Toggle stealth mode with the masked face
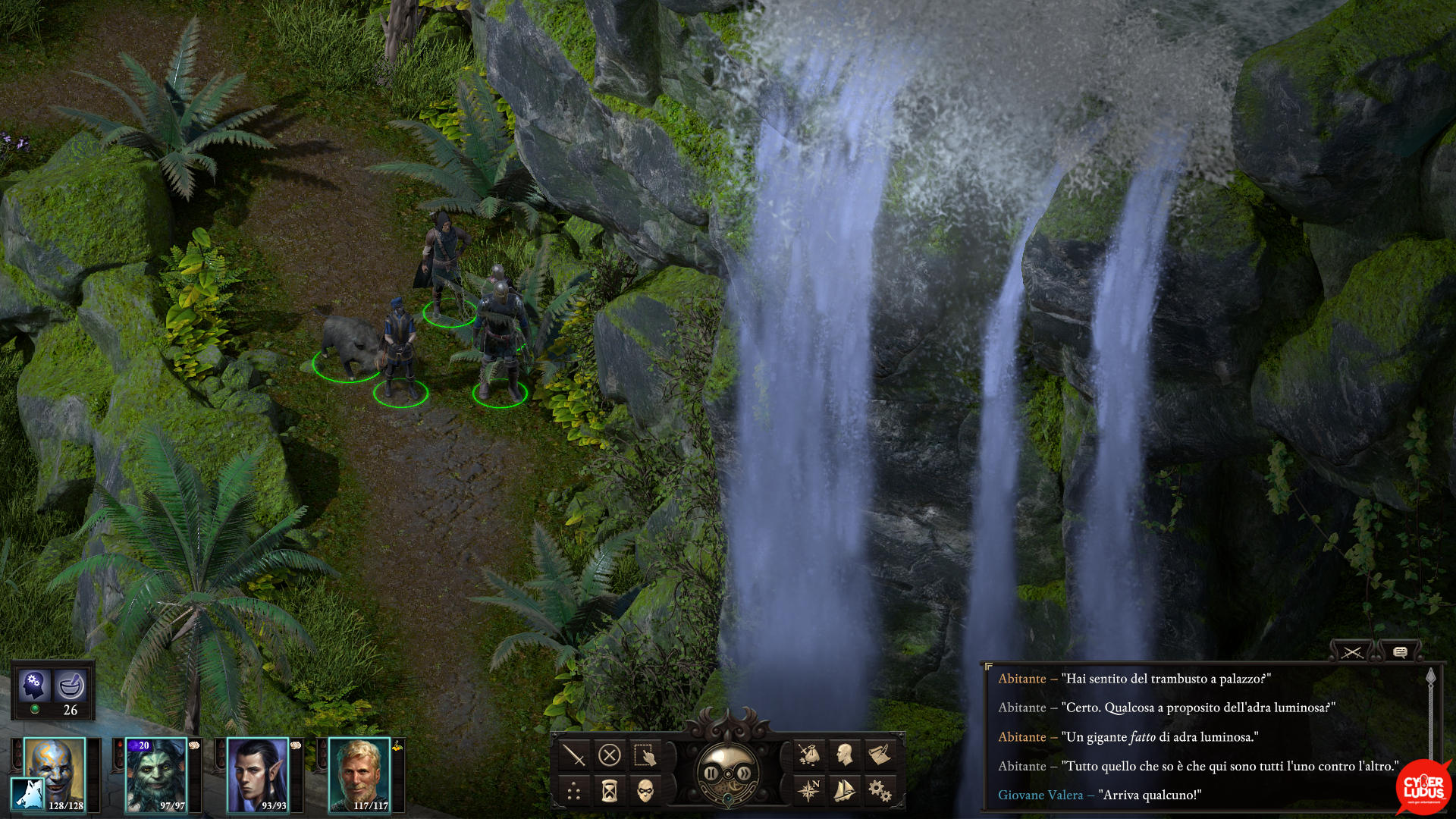Image resolution: width=1456 pixels, height=819 pixels. pyautogui.click(x=645, y=792)
